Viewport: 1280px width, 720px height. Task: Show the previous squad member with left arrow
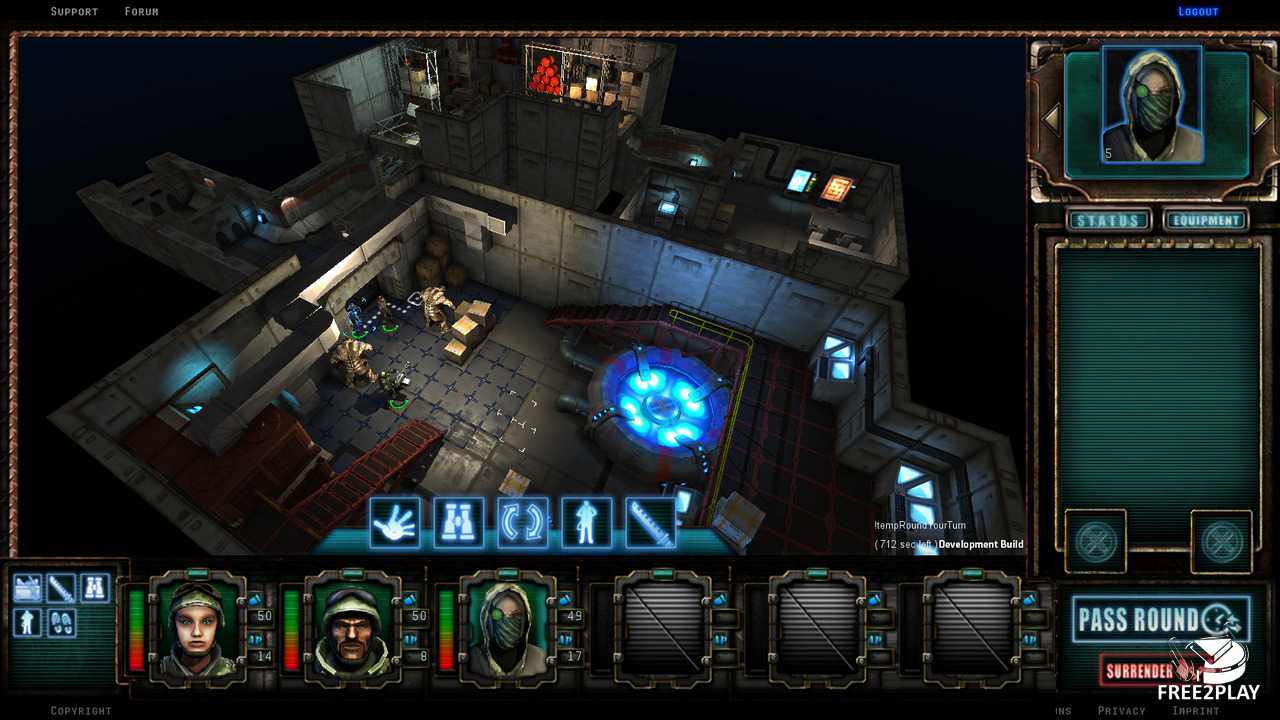[1051, 119]
